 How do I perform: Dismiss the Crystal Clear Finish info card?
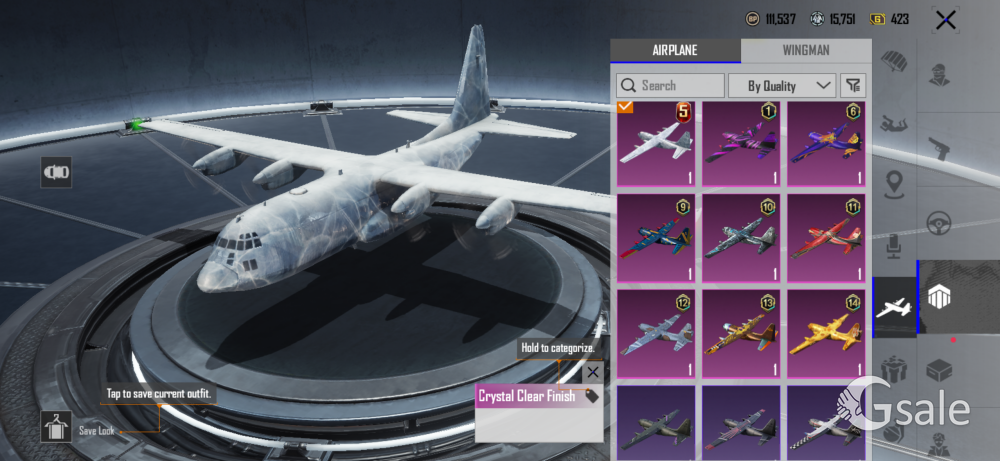(x=592, y=372)
